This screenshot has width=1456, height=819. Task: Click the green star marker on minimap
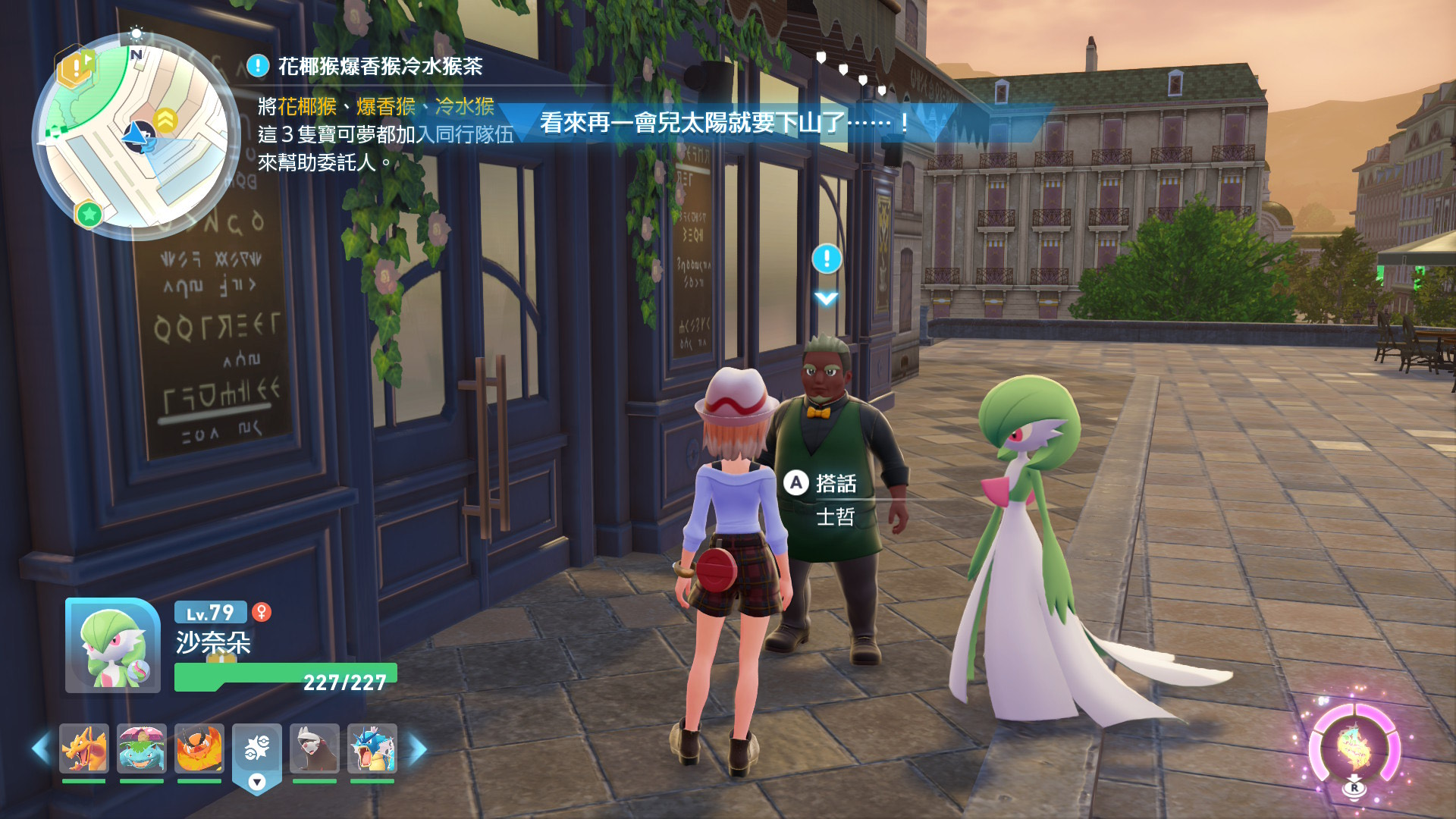tap(89, 215)
